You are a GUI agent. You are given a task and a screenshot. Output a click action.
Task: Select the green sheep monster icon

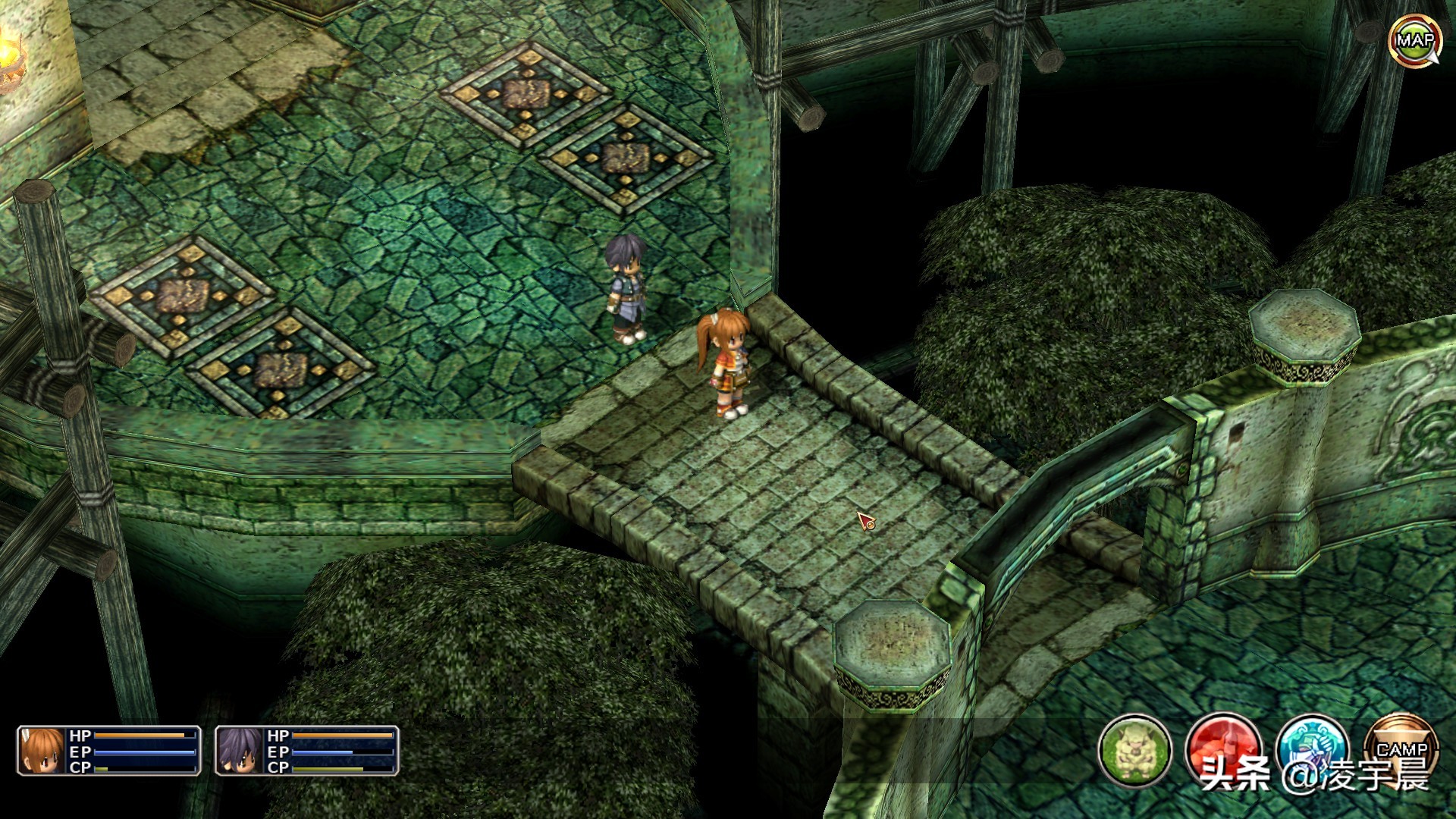coord(1134,751)
